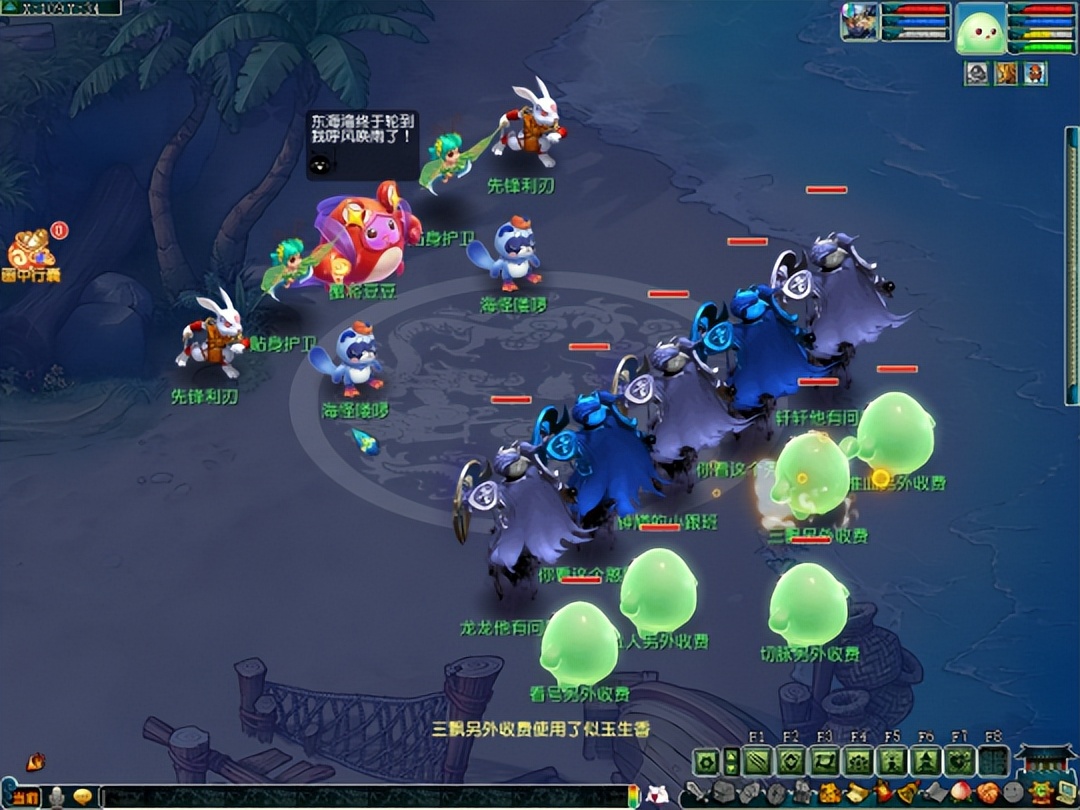Select the F6 tree skill icon
The height and width of the screenshot is (810, 1080).
926,762
